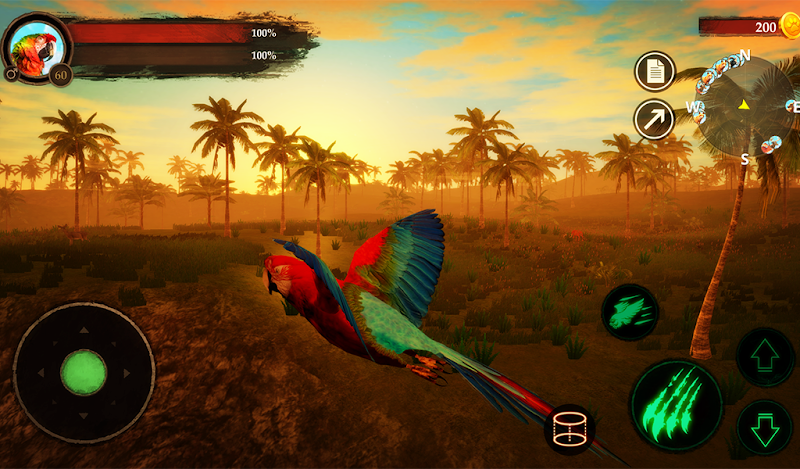
Task: Tap the gold coin counter icon
Action: 790,26
